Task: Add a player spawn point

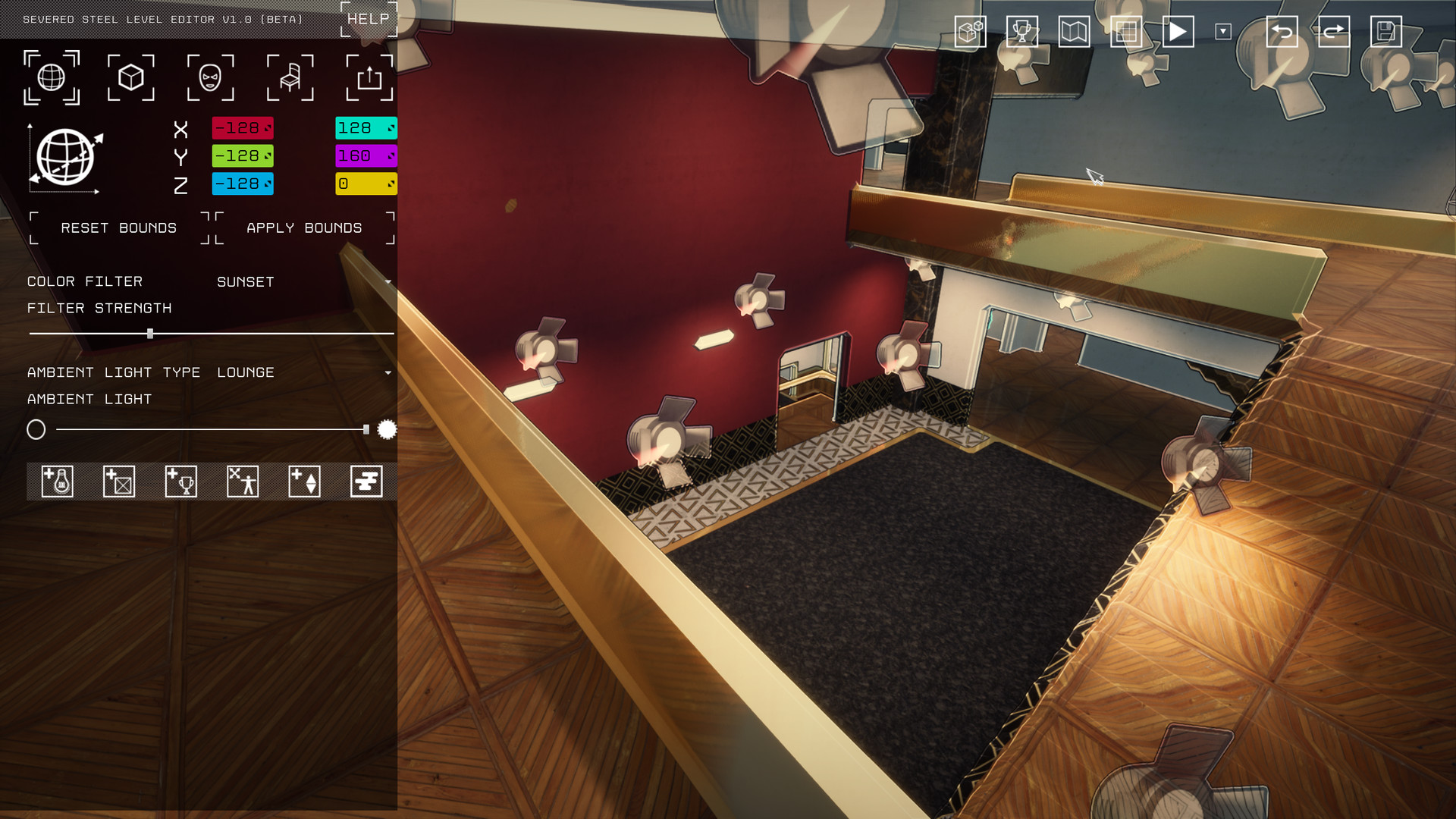Action: (241, 481)
